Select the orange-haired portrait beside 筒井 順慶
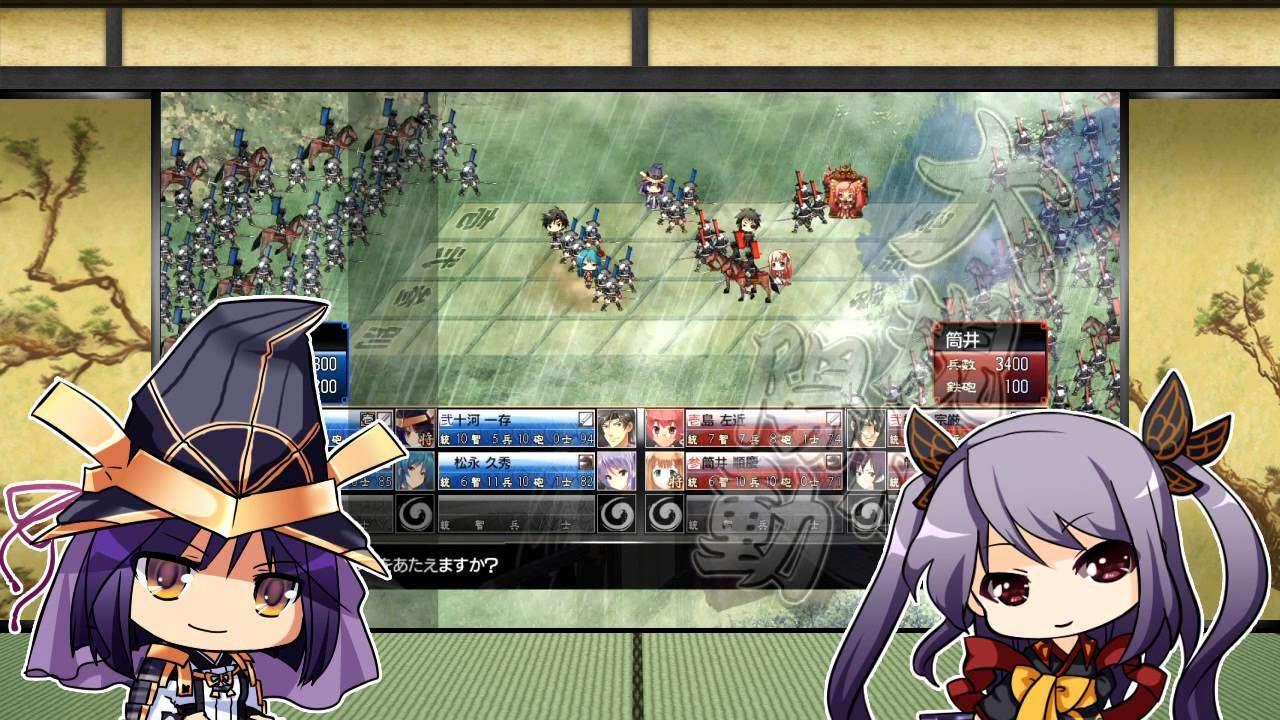The width and height of the screenshot is (1280, 720). [x=664, y=470]
